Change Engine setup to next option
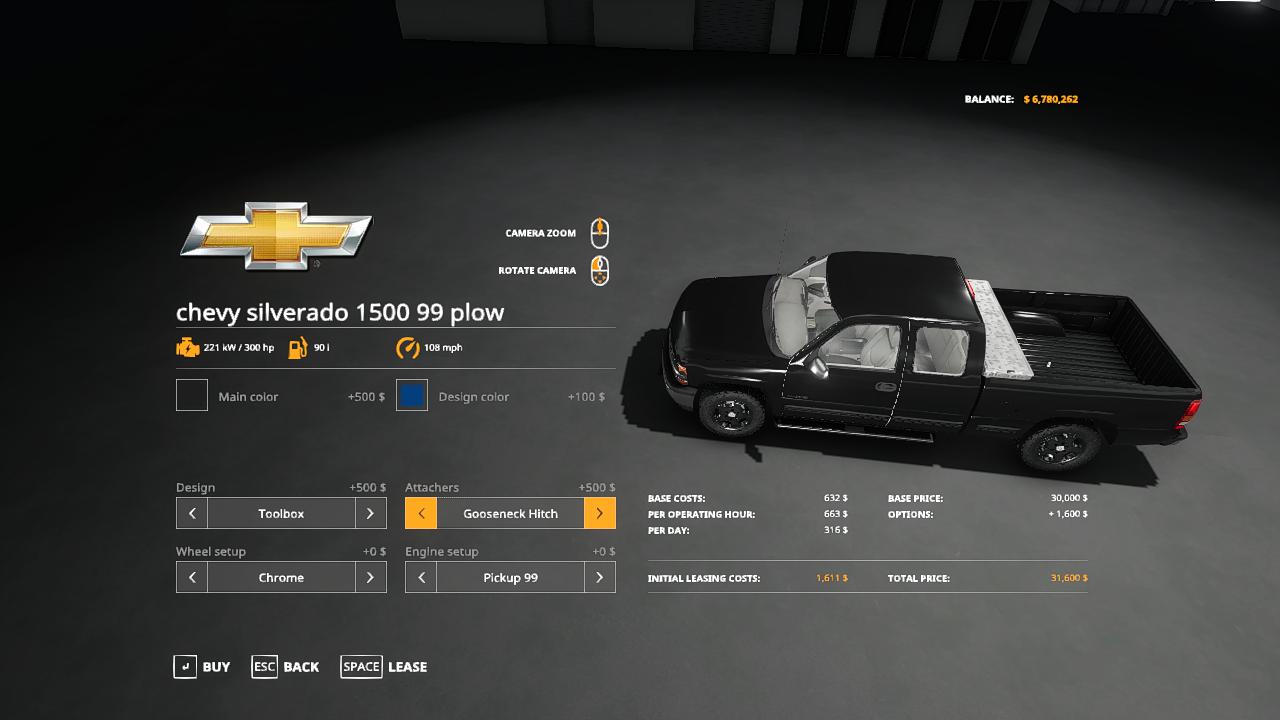 click(x=599, y=577)
